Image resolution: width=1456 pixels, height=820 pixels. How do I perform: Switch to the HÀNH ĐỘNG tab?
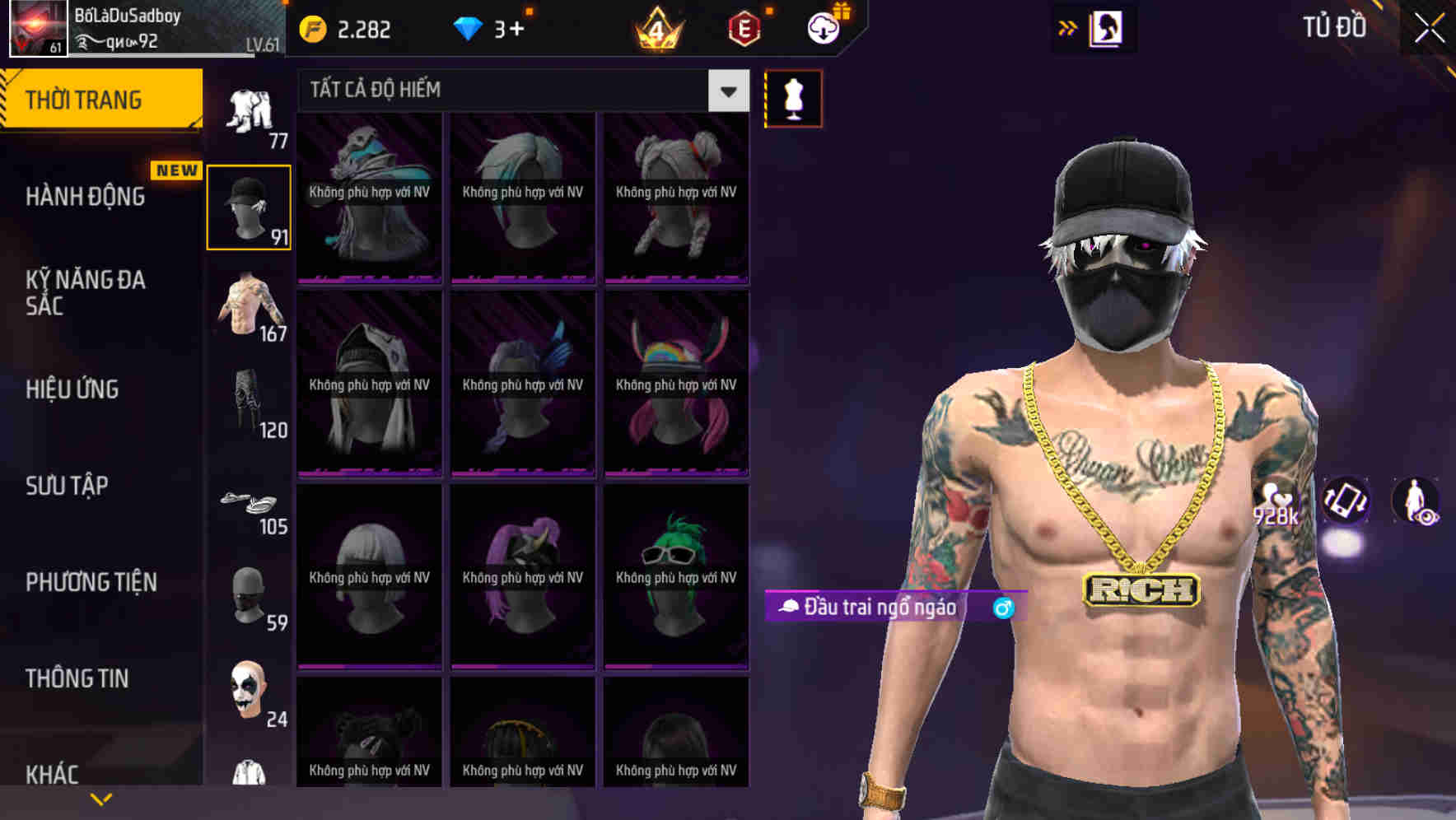coord(86,197)
